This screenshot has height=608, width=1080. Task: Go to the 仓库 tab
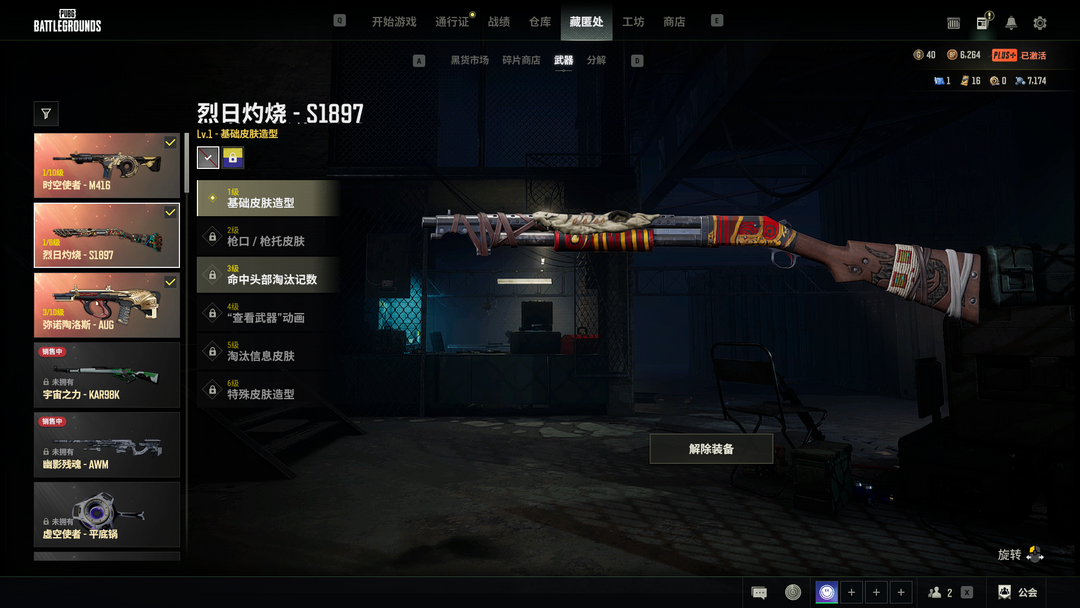pos(540,22)
